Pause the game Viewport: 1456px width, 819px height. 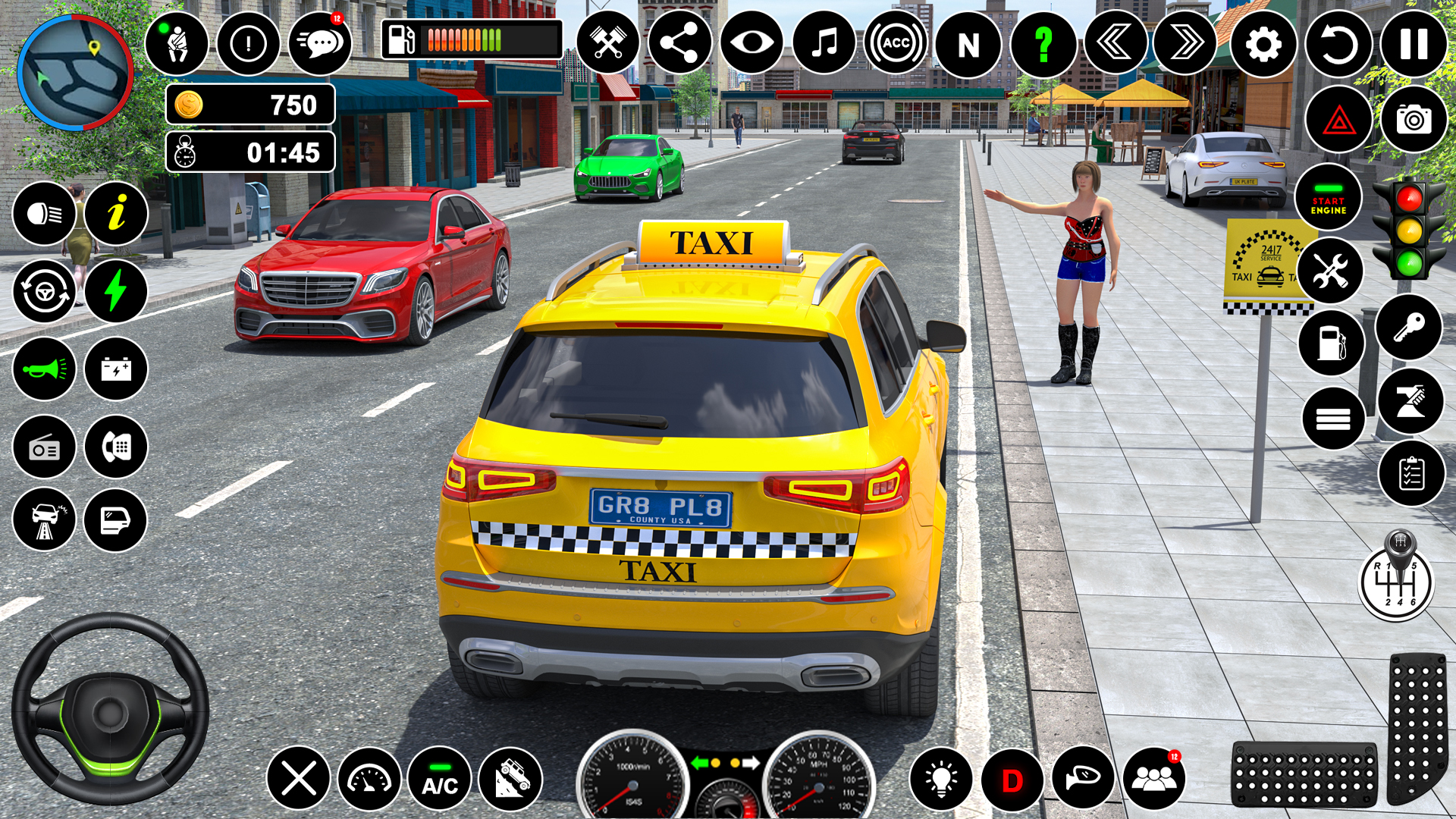click(x=1413, y=45)
